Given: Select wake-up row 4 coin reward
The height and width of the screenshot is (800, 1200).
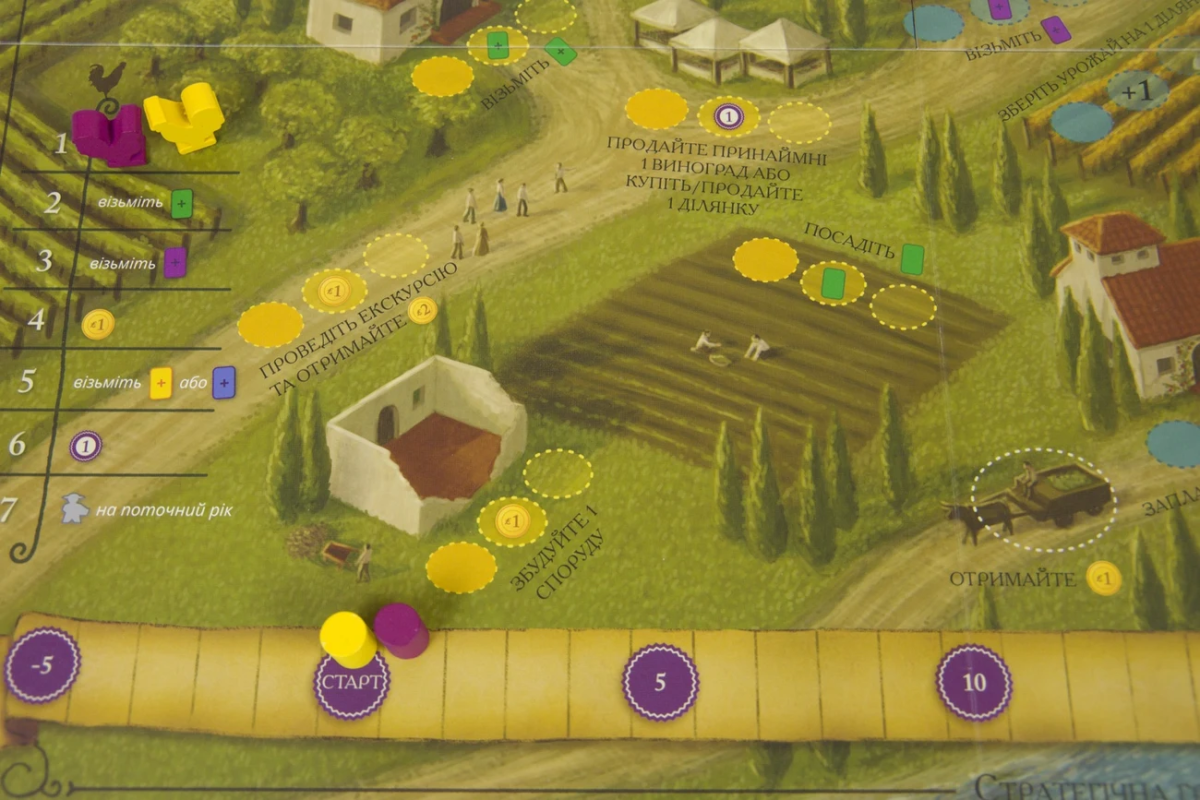Looking at the screenshot, I should [x=98, y=324].
